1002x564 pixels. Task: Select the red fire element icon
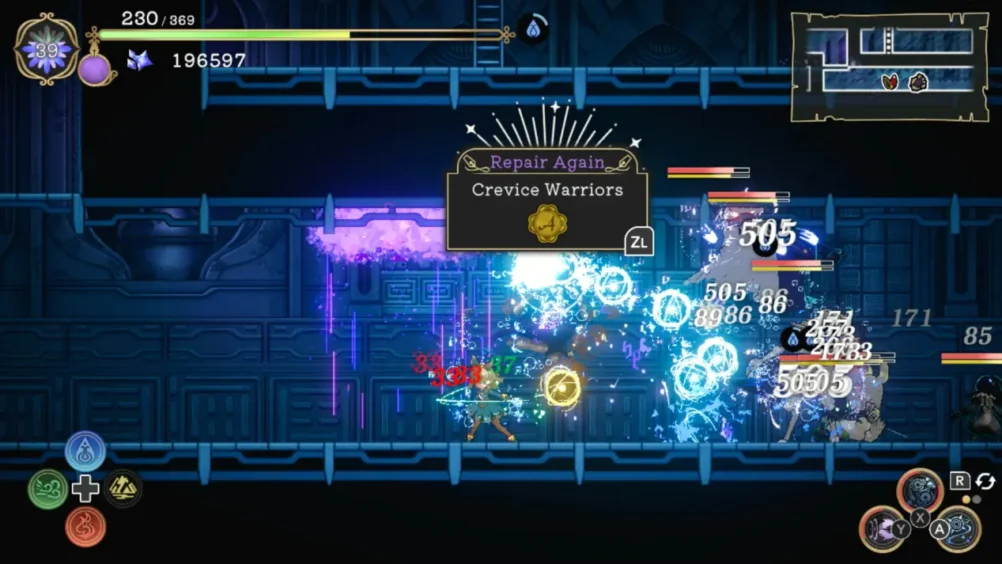click(86, 526)
